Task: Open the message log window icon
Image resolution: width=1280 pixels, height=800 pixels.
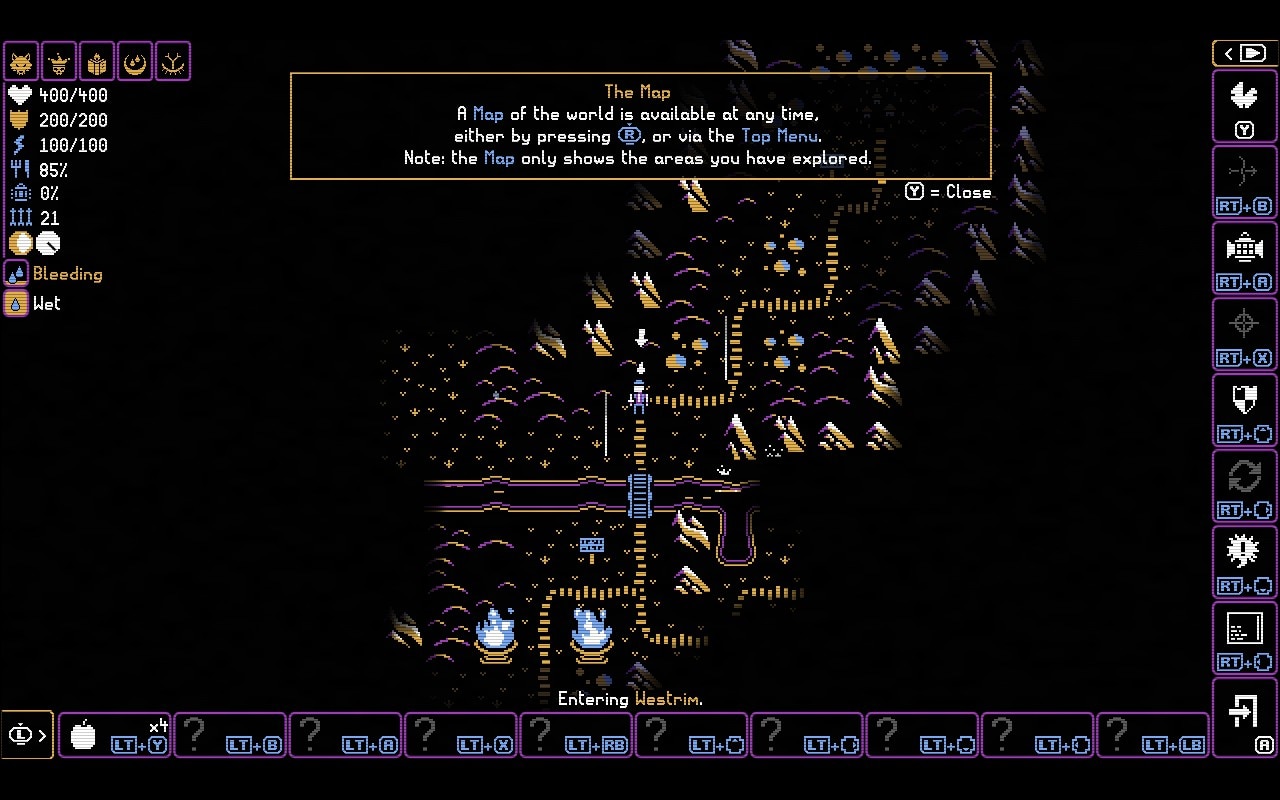Action: tap(1244, 636)
